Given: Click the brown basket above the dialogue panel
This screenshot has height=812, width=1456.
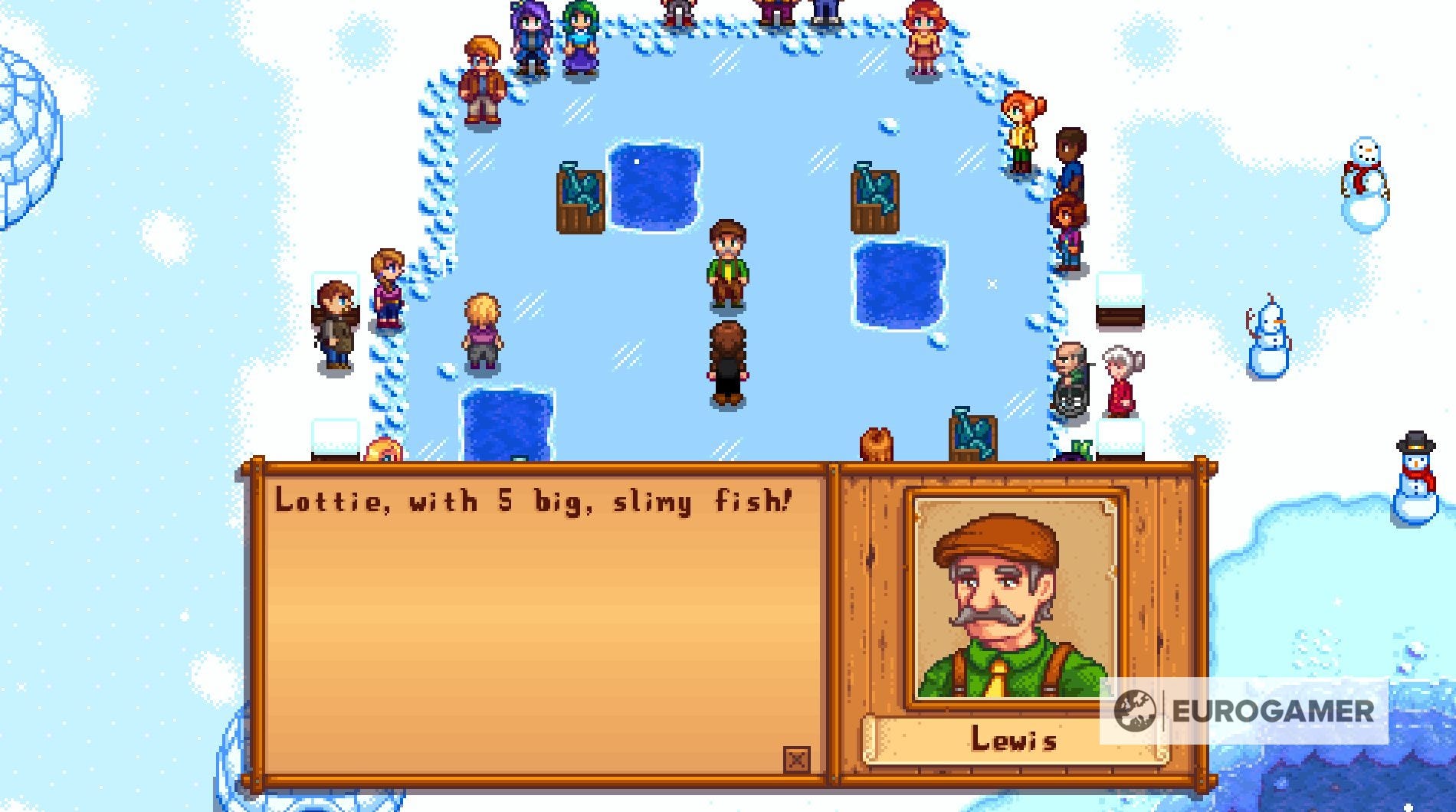Looking at the screenshot, I should tap(878, 446).
